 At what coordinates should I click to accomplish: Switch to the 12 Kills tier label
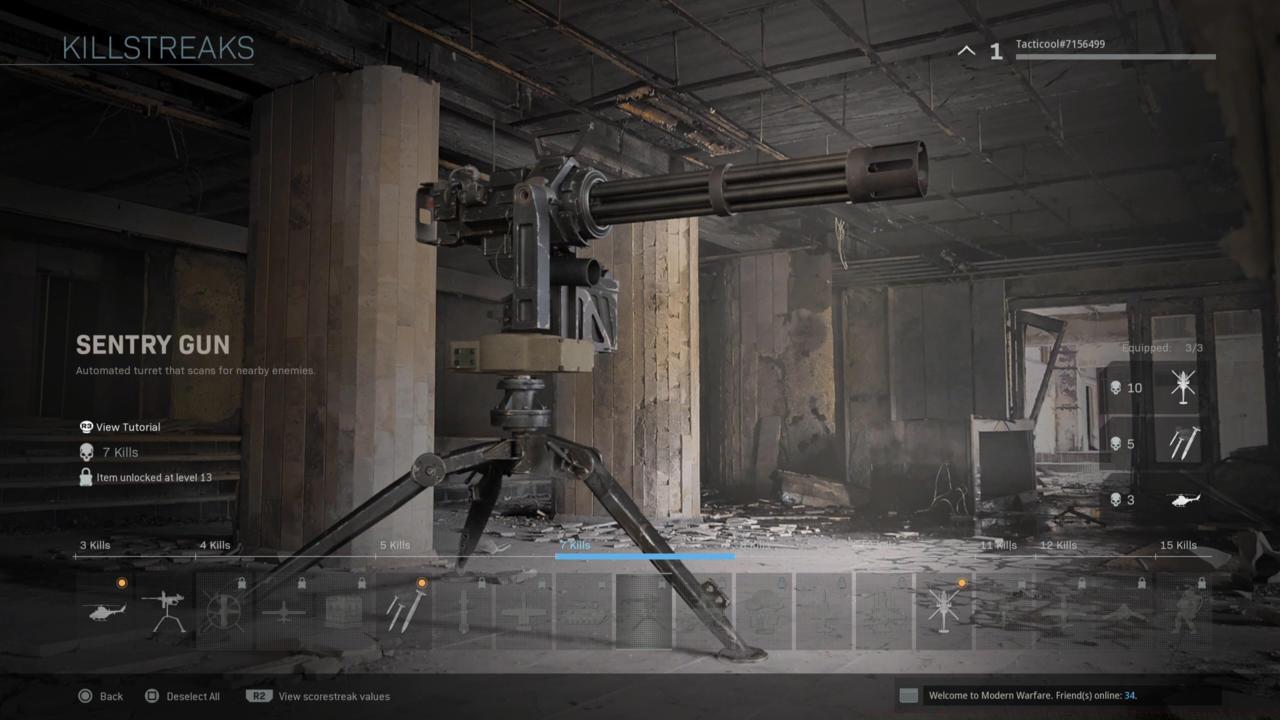pos(1056,545)
